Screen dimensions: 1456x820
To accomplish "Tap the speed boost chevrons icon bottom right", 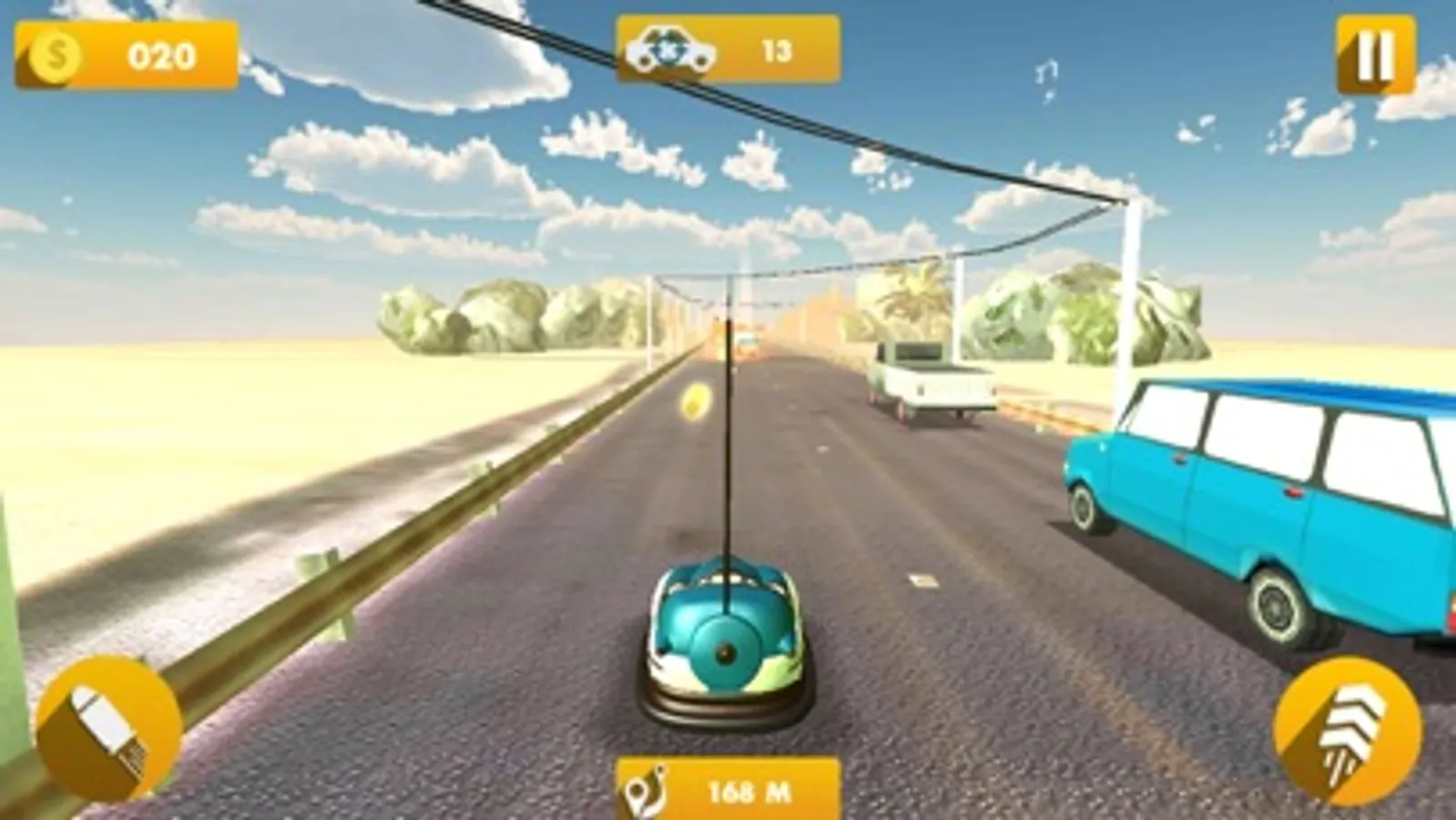I will pyautogui.click(x=1348, y=724).
